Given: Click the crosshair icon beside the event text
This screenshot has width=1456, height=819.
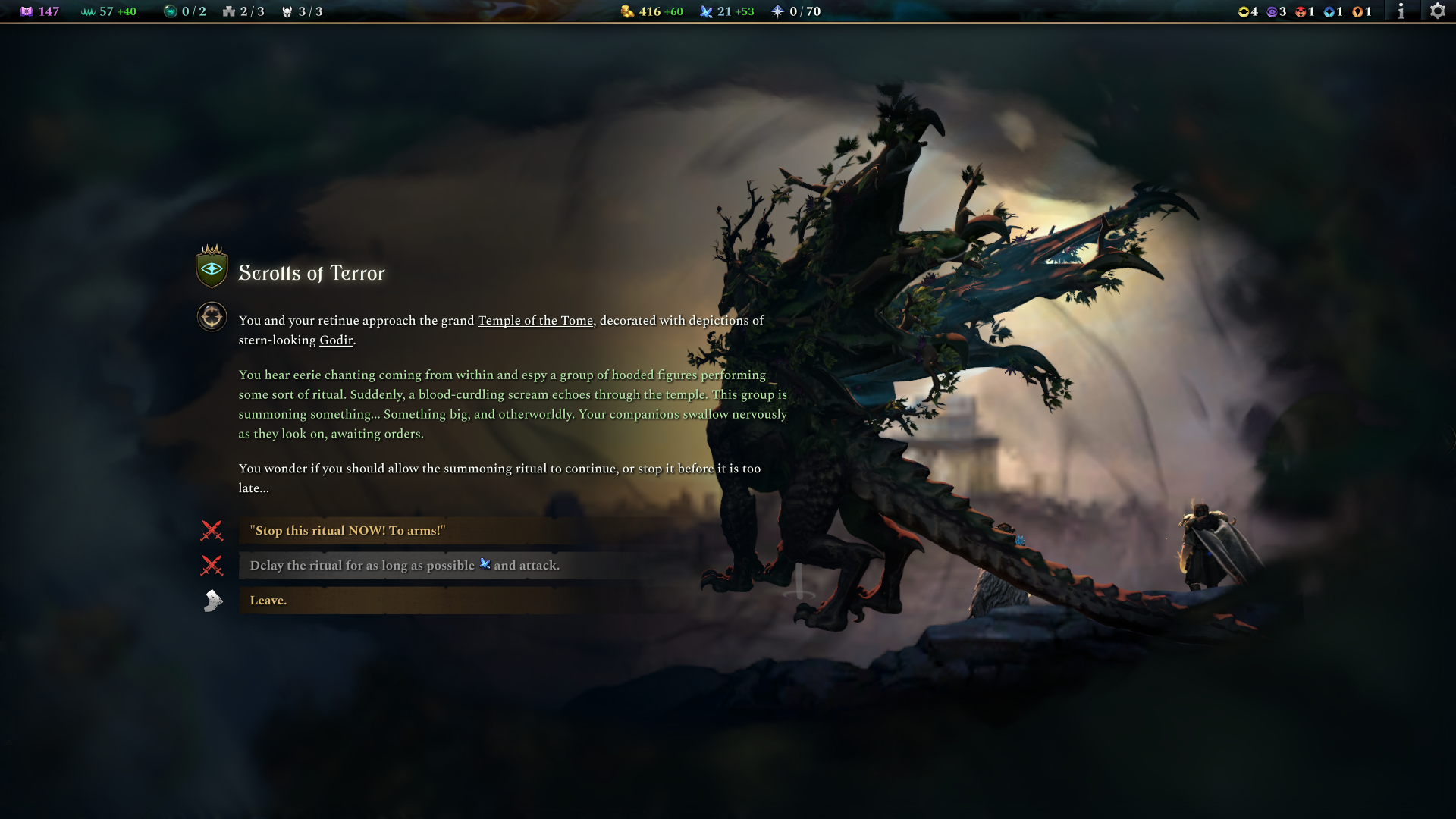Looking at the screenshot, I should click(211, 316).
